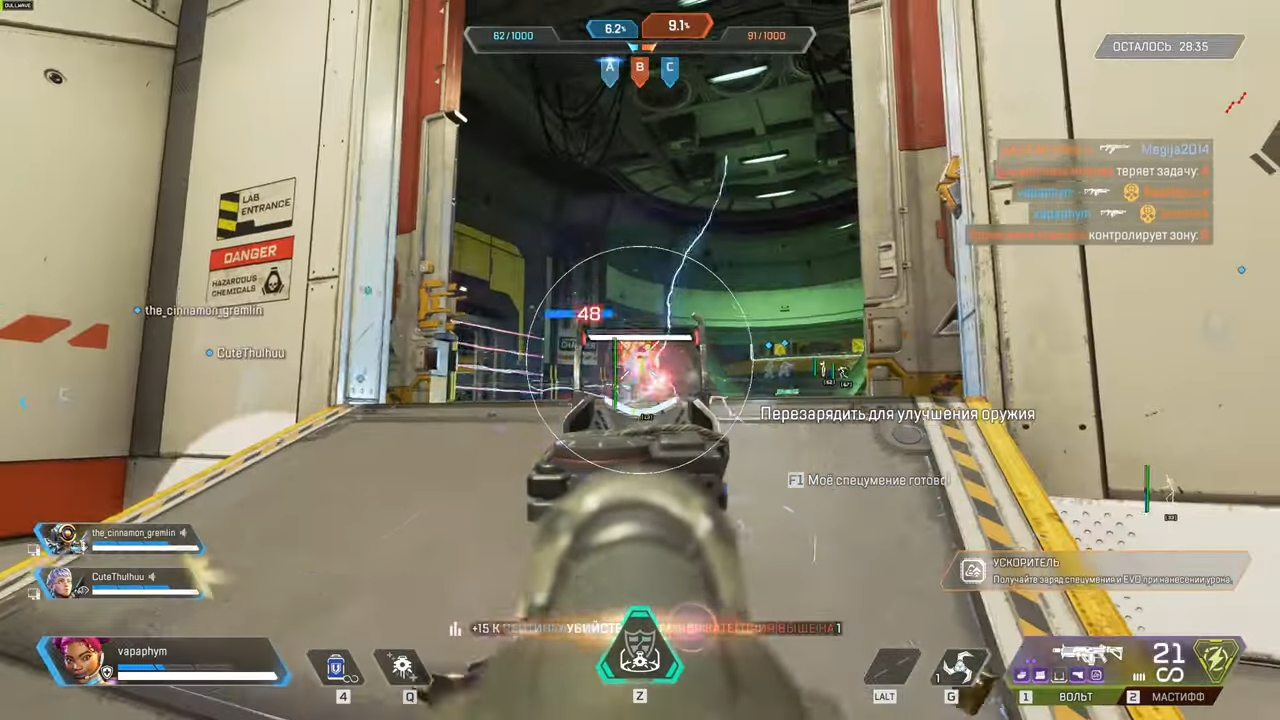Trigger the ultimate ability shield icon

639,646
